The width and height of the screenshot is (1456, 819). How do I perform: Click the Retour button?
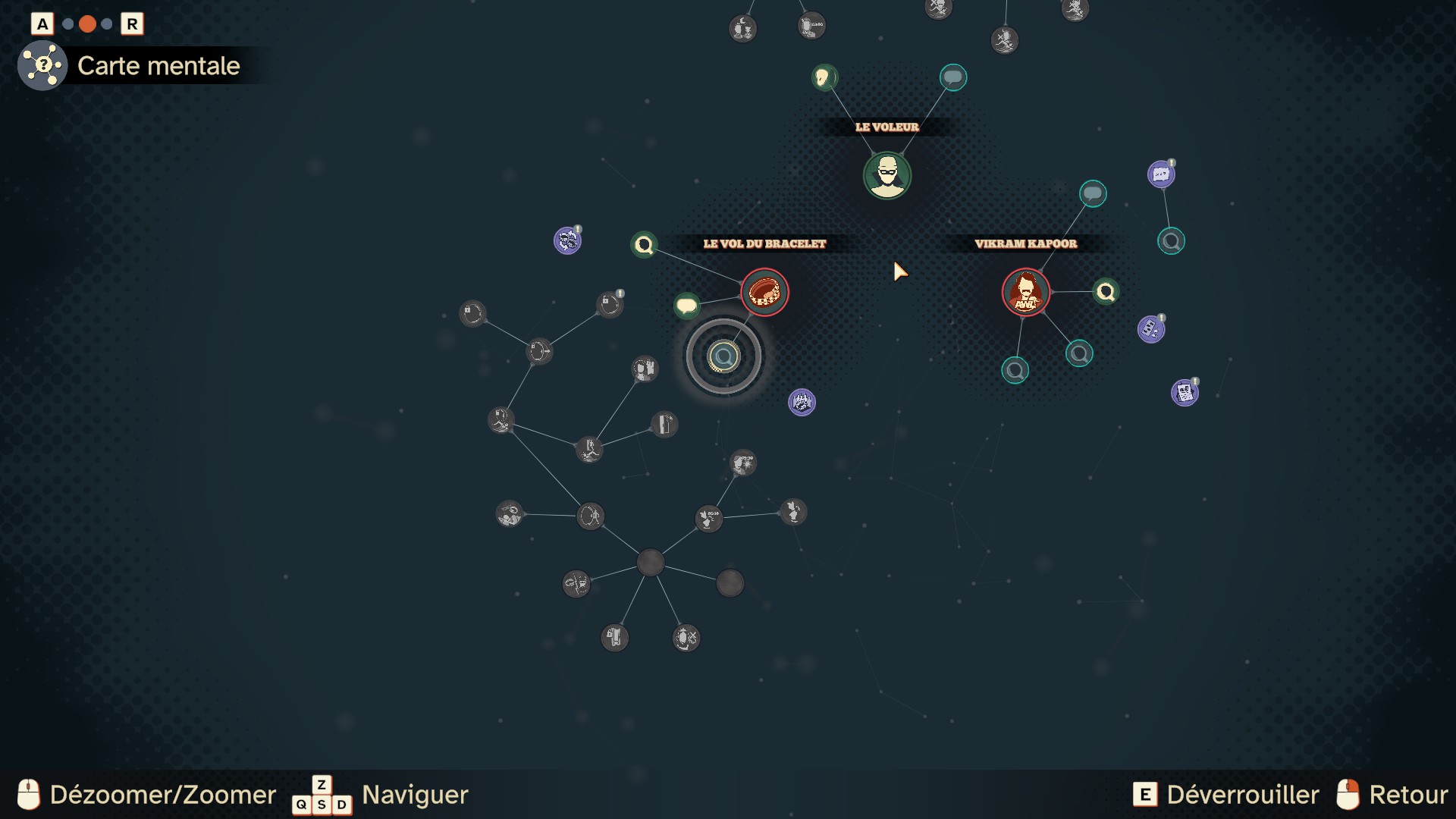pyautogui.click(x=1392, y=795)
